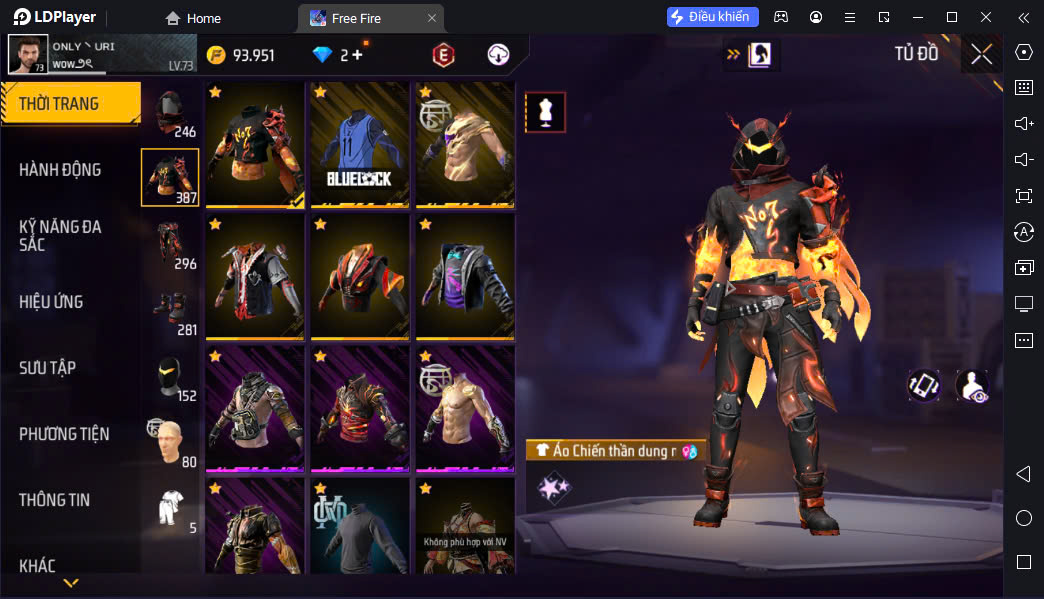Image resolution: width=1044 pixels, height=599 pixels.
Task: Open the mannequin outfit preset icon
Action: click(546, 113)
